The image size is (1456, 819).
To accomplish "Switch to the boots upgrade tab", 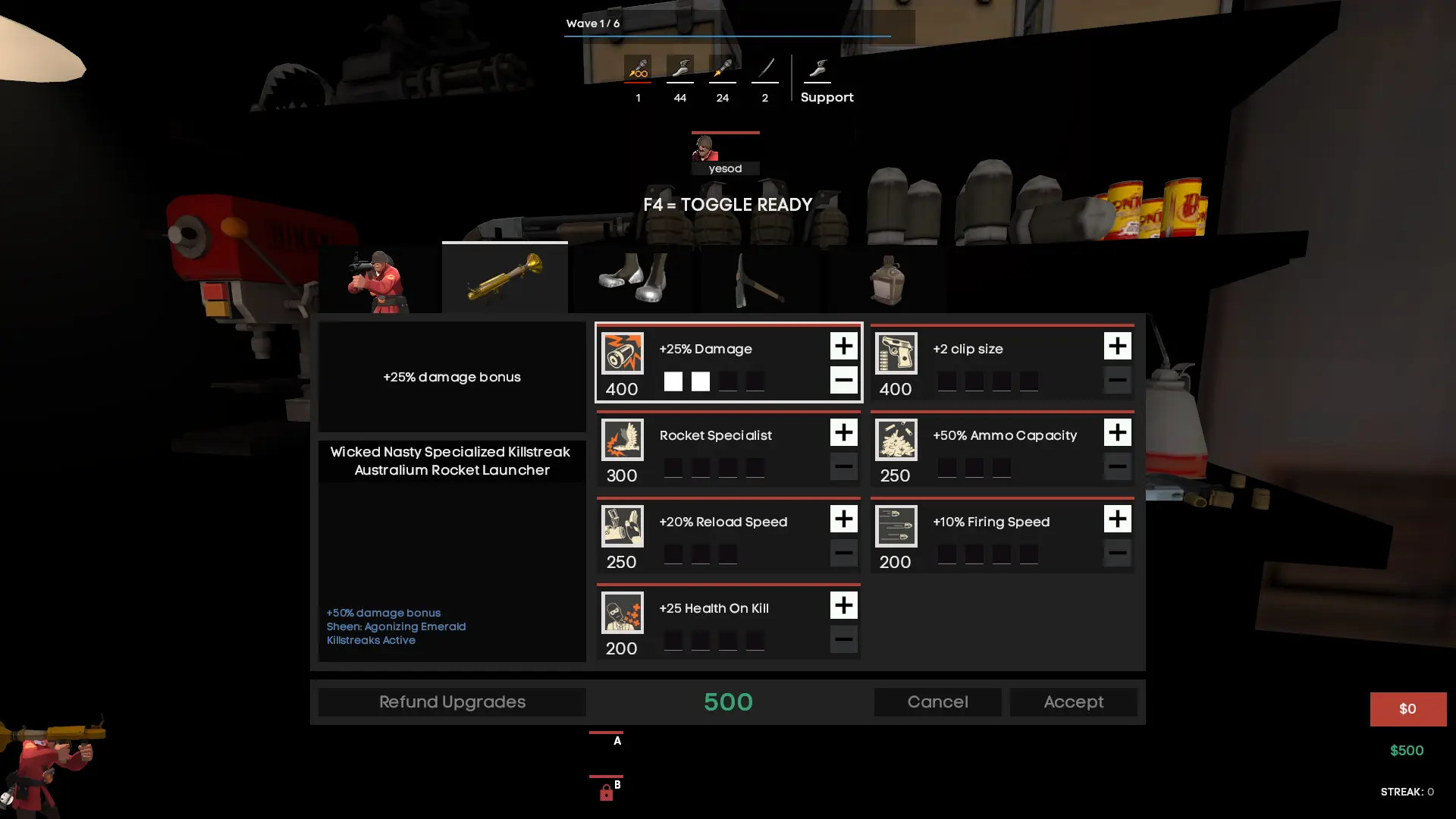I will point(632,279).
